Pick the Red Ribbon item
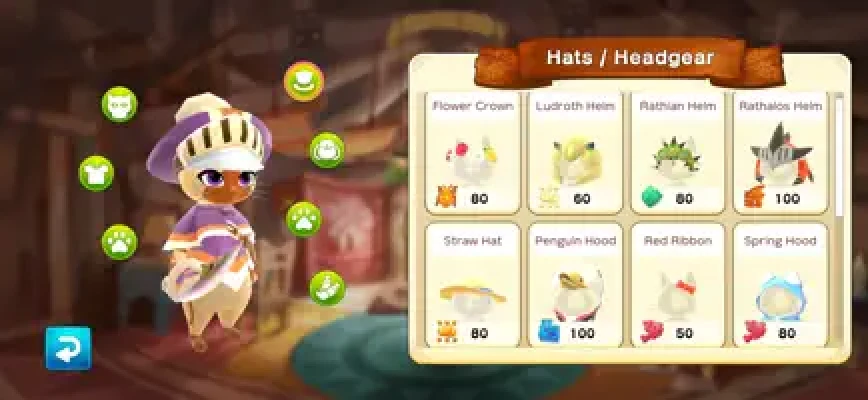Screen dimensions: 868x400 [x=677, y=288]
